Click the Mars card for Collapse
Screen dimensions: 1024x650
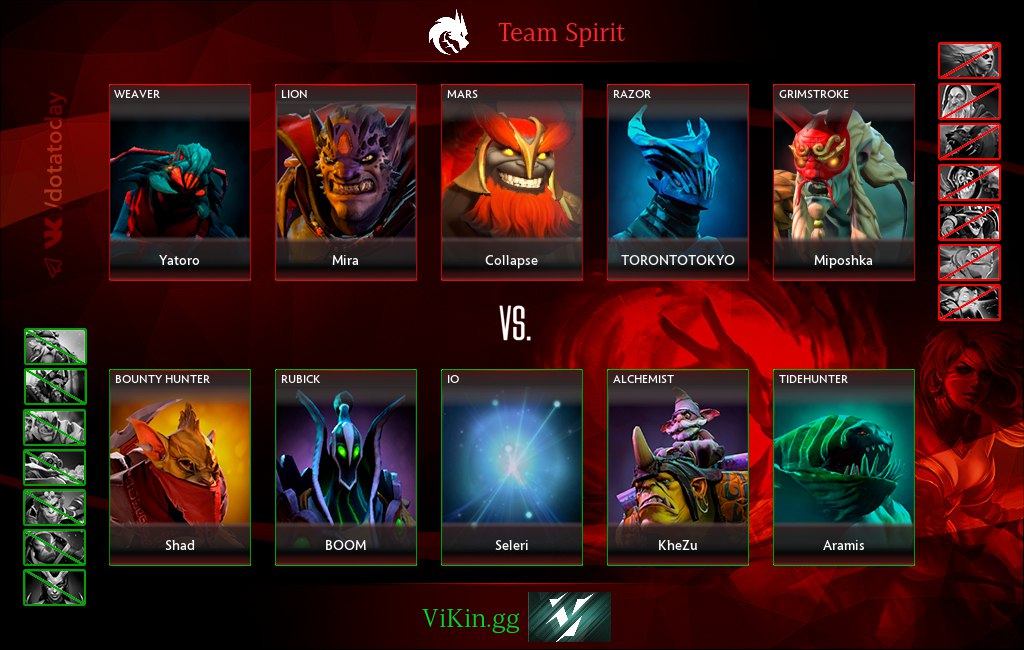[x=512, y=182]
